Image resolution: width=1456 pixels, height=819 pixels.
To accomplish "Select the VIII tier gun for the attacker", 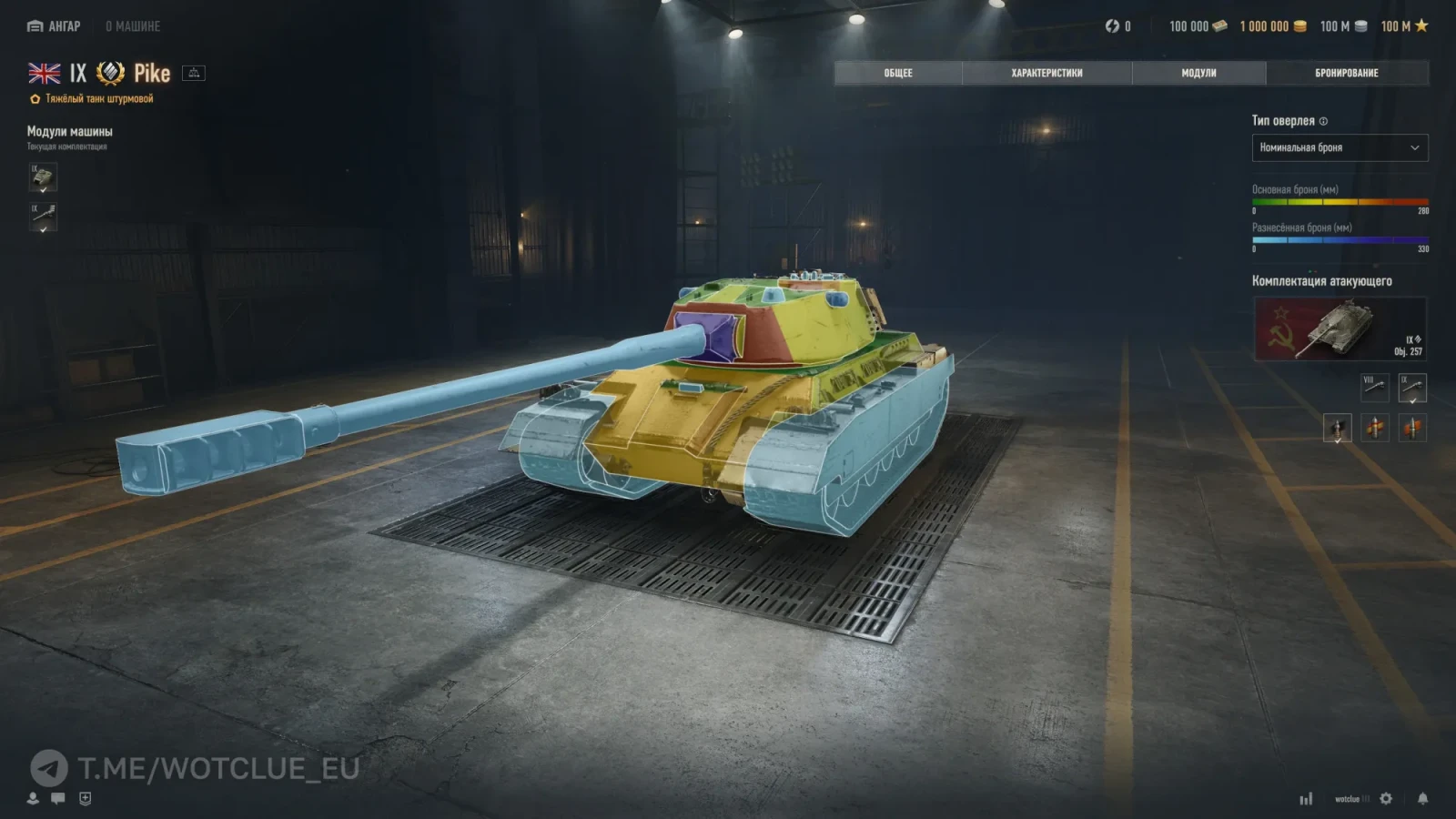I will click(x=1375, y=388).
